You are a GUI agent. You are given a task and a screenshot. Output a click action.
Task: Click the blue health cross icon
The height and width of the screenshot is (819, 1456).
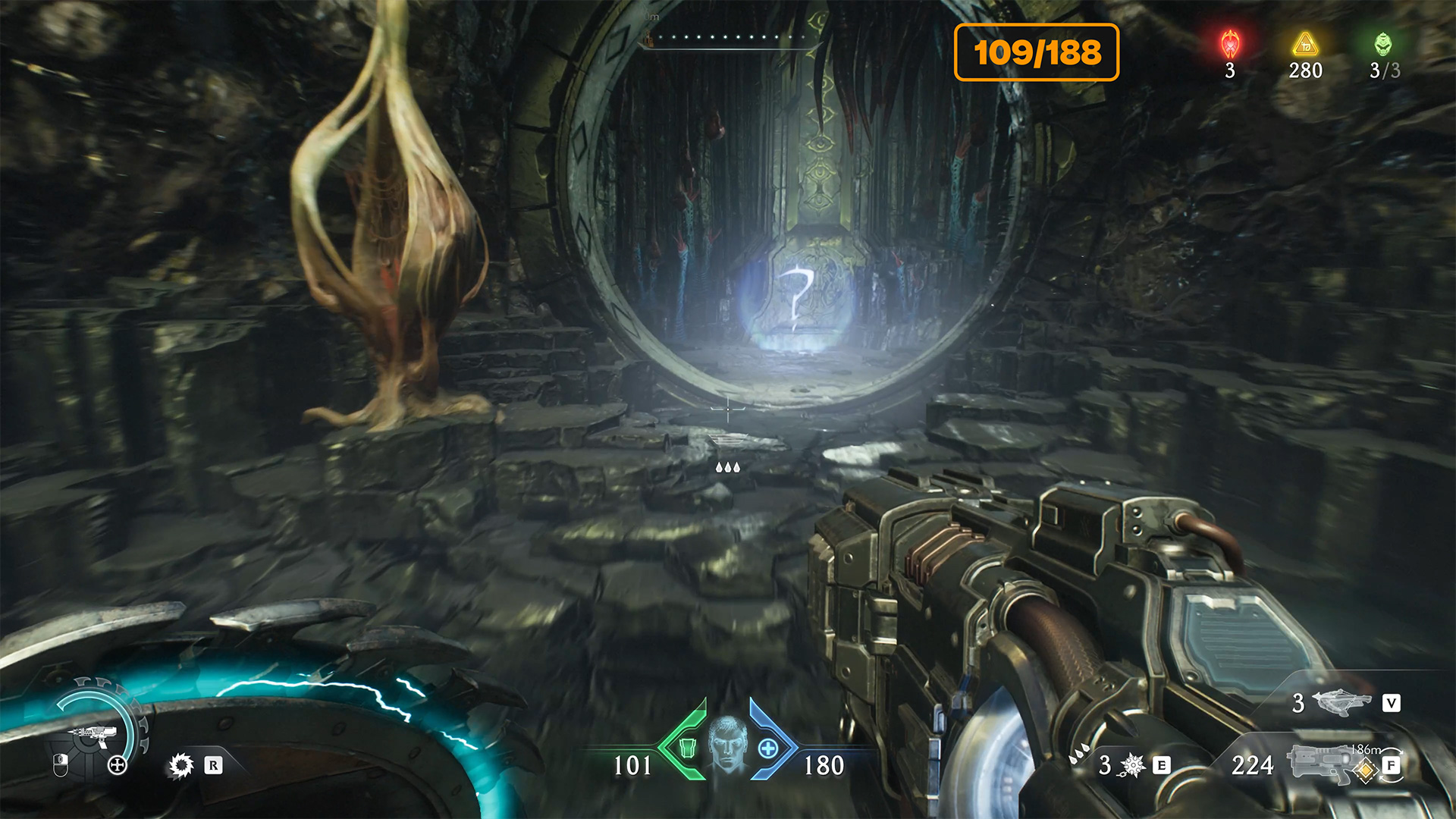click(768, 748)
